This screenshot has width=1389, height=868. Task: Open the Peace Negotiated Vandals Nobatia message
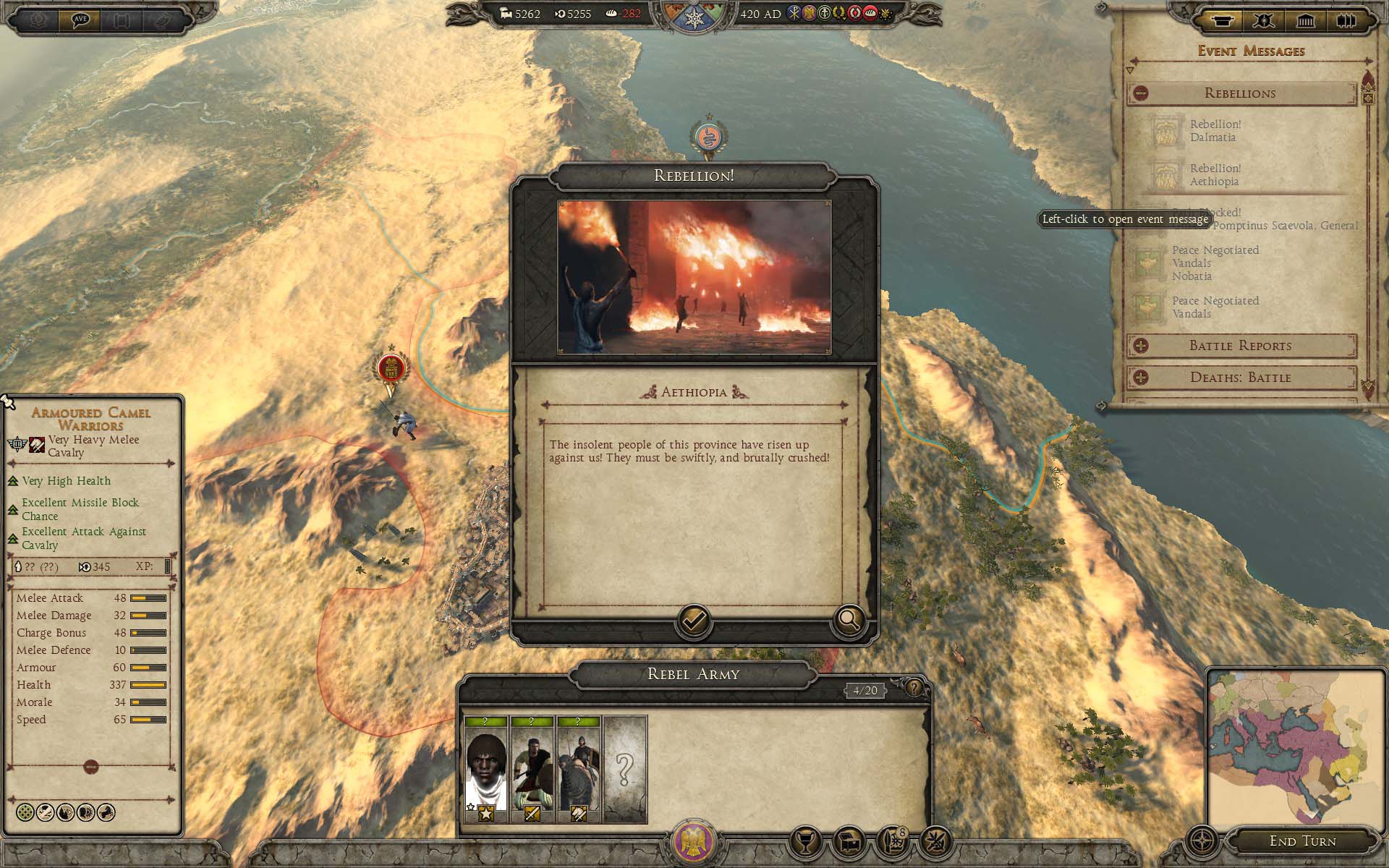point(1215,263)
